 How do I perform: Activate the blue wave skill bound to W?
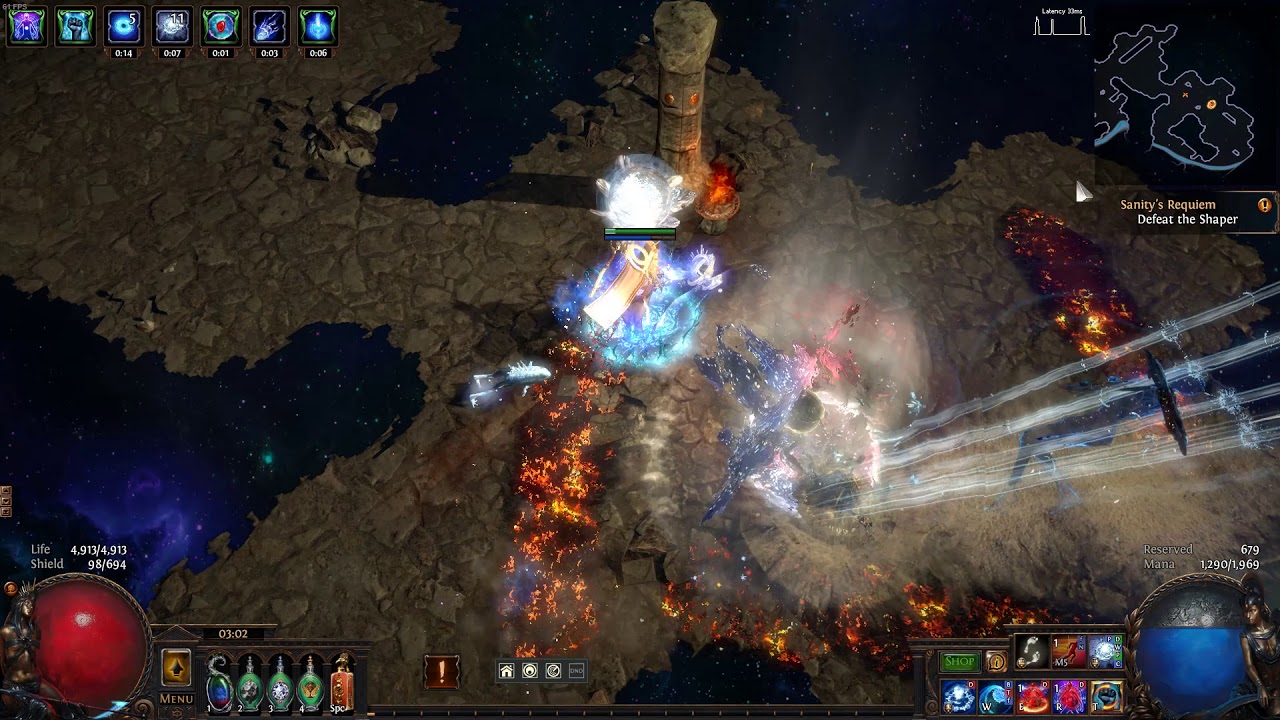pos(996,697)
